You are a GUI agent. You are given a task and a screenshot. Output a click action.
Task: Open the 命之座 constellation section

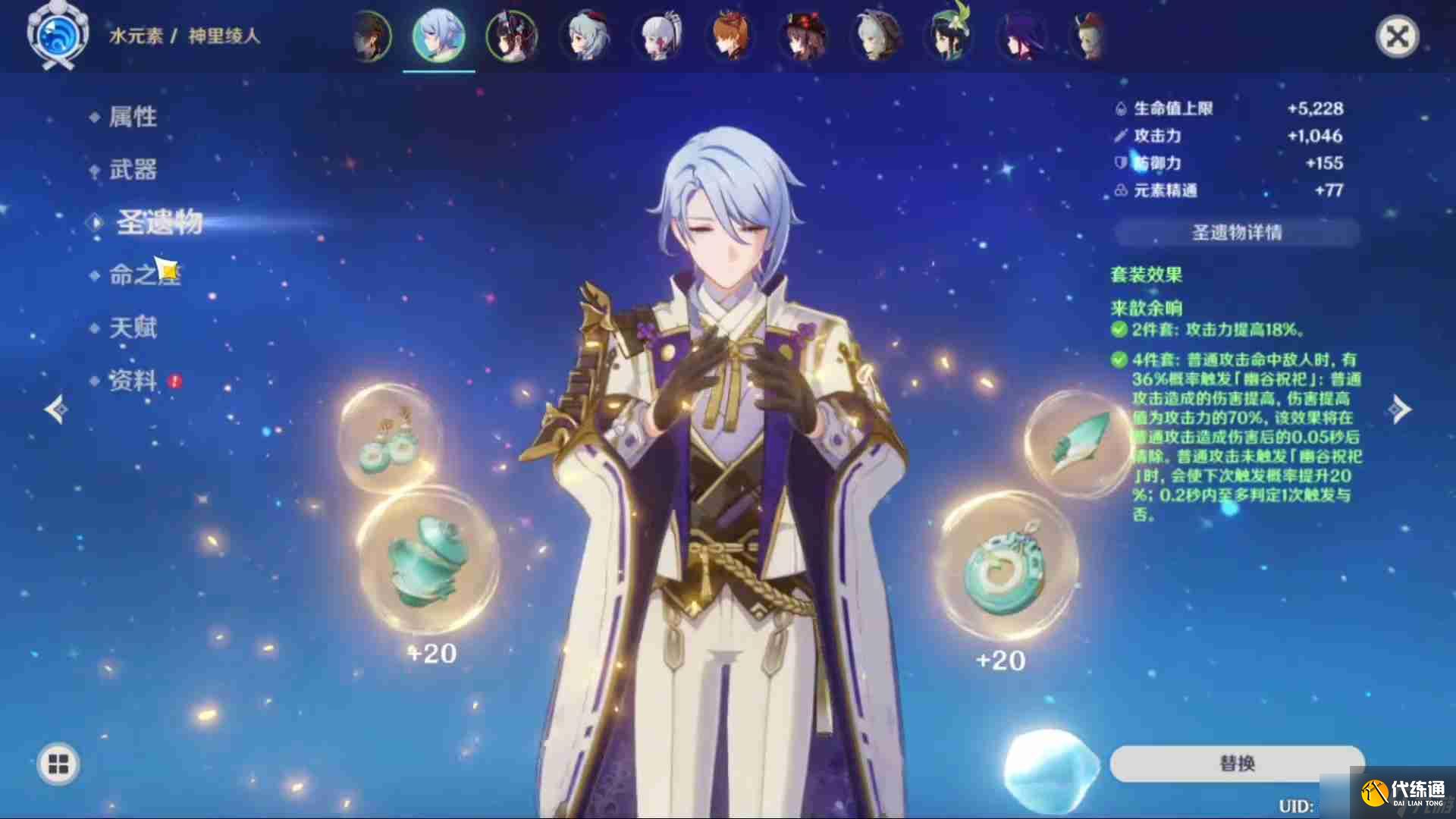144,275
